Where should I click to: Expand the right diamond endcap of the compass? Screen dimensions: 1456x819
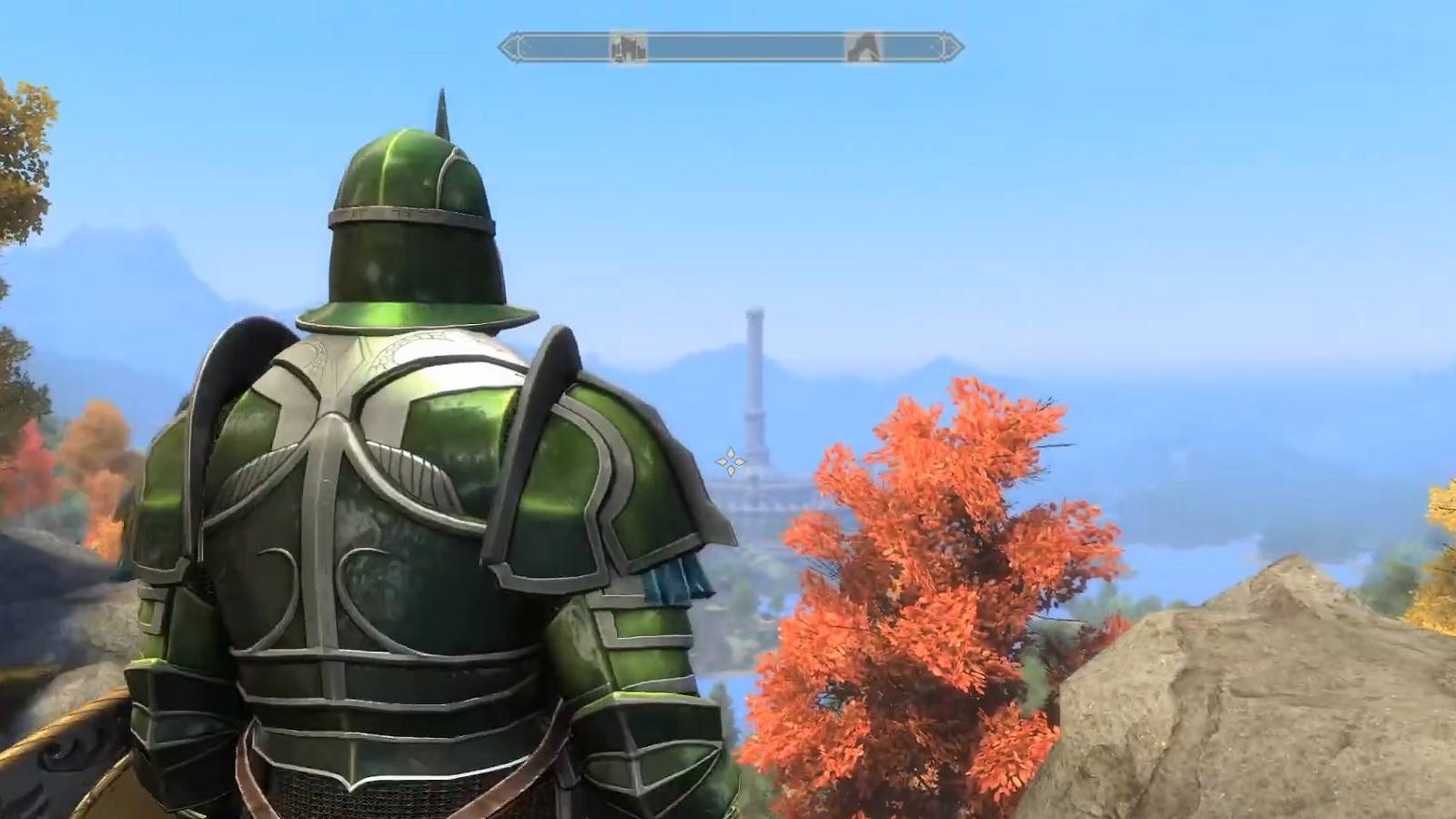[951, 45]
